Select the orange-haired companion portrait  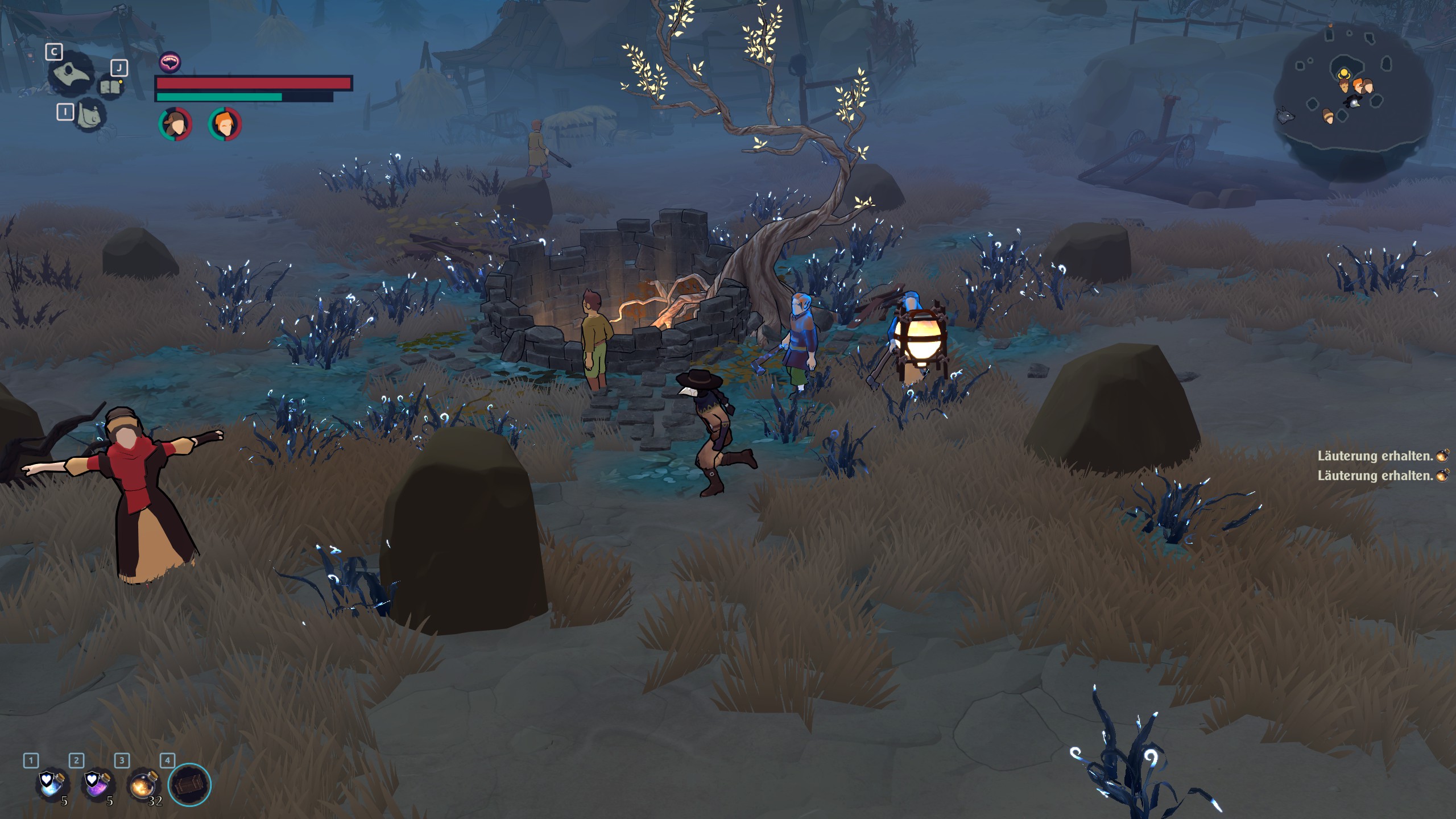click(225, 124)
